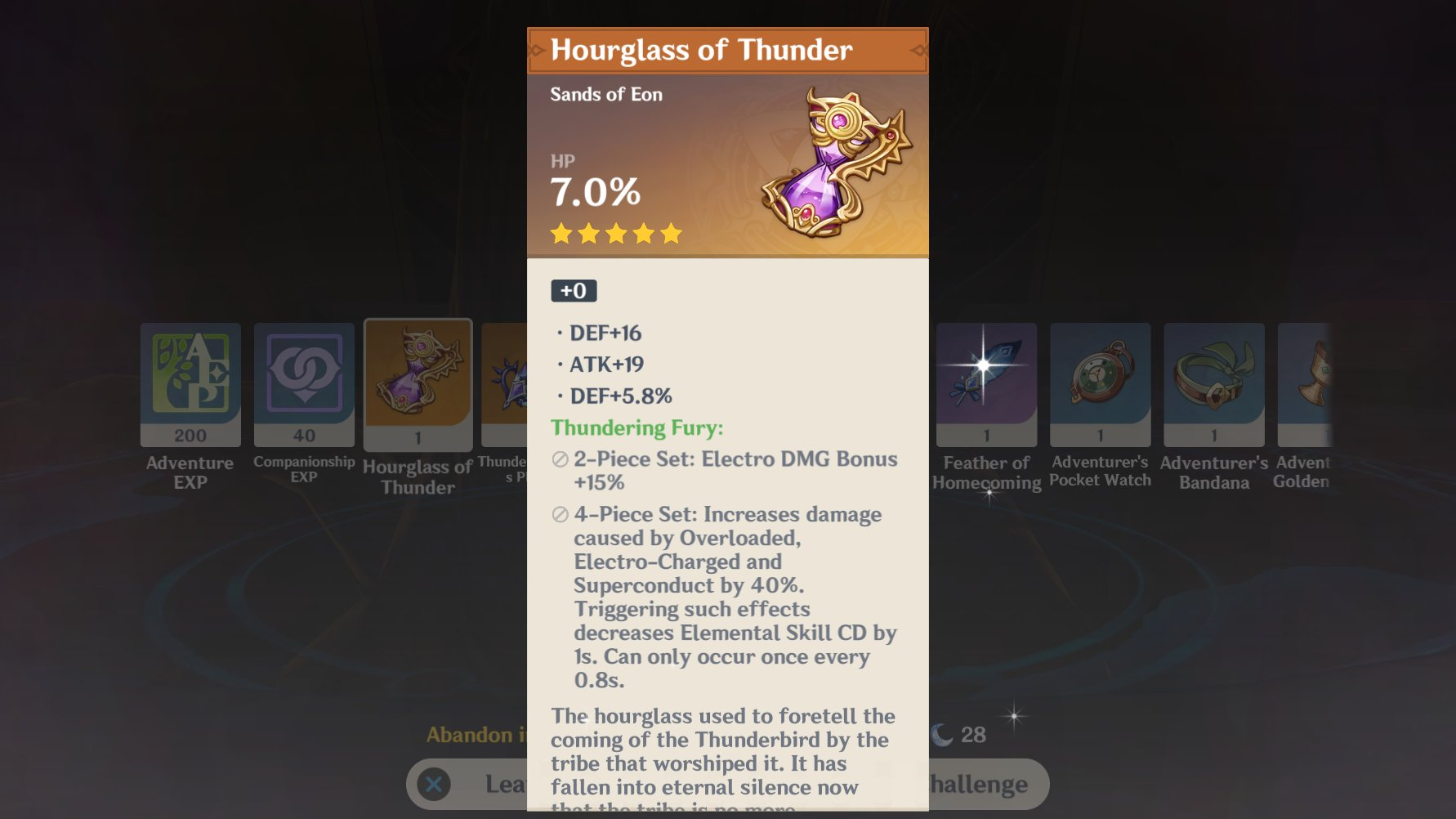This screenshot has width=1456, height=819.
Task: Click the Original Resin moon icon
Action: (x=940, y=734)
